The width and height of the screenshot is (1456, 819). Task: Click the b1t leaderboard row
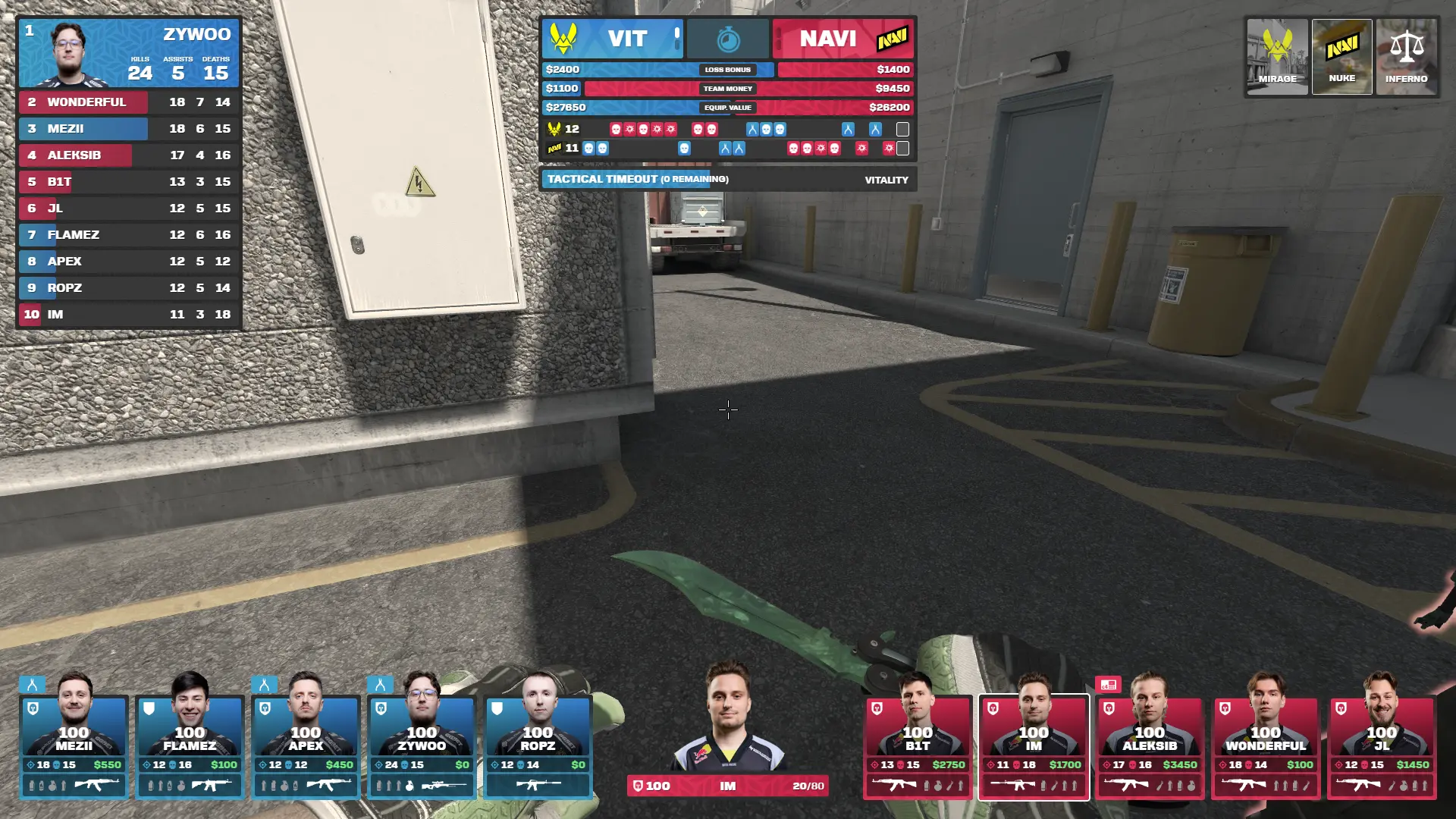tap(129, 182)
